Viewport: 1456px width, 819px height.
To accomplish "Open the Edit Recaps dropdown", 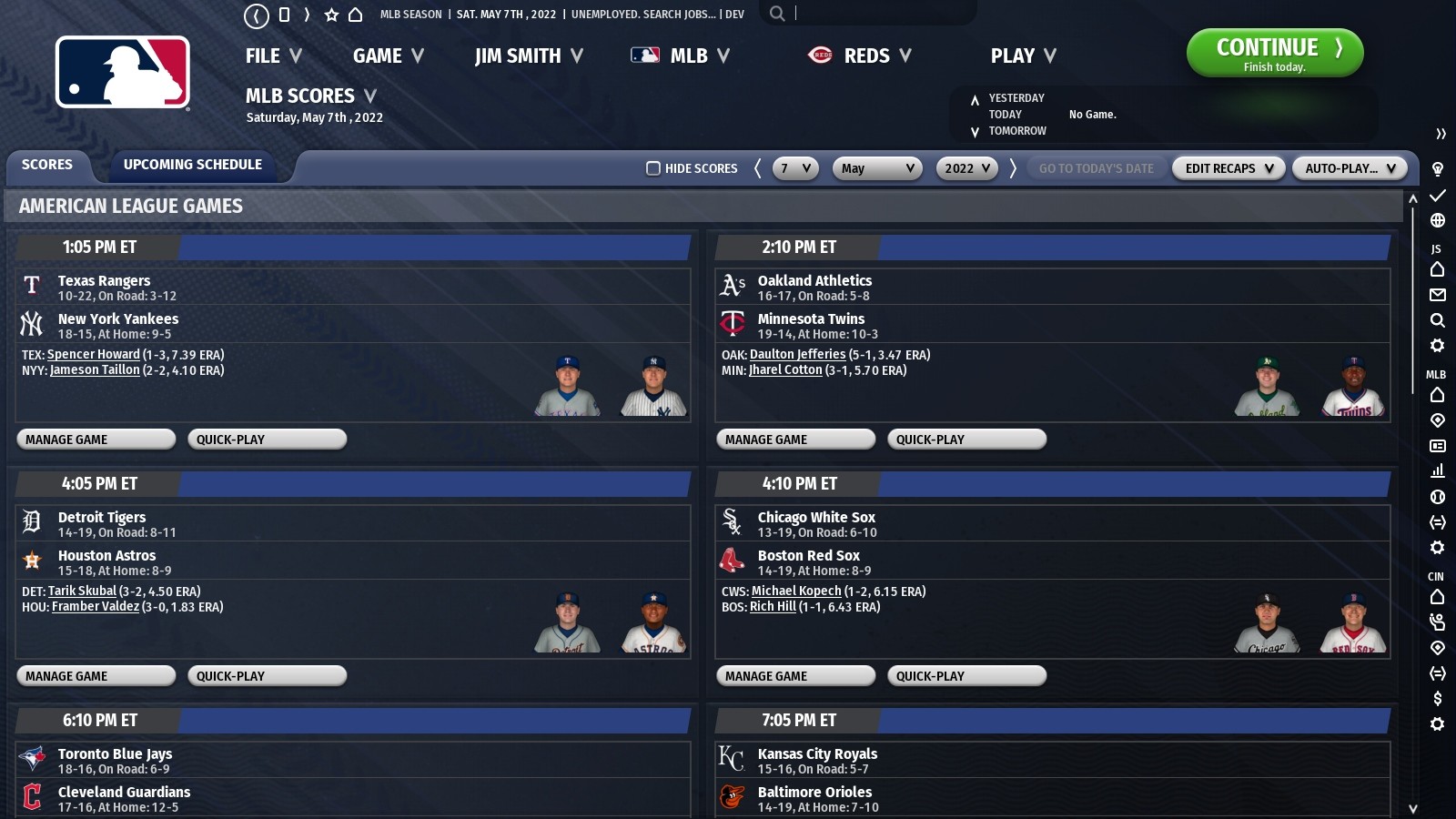I will [x=1228, y=168].
